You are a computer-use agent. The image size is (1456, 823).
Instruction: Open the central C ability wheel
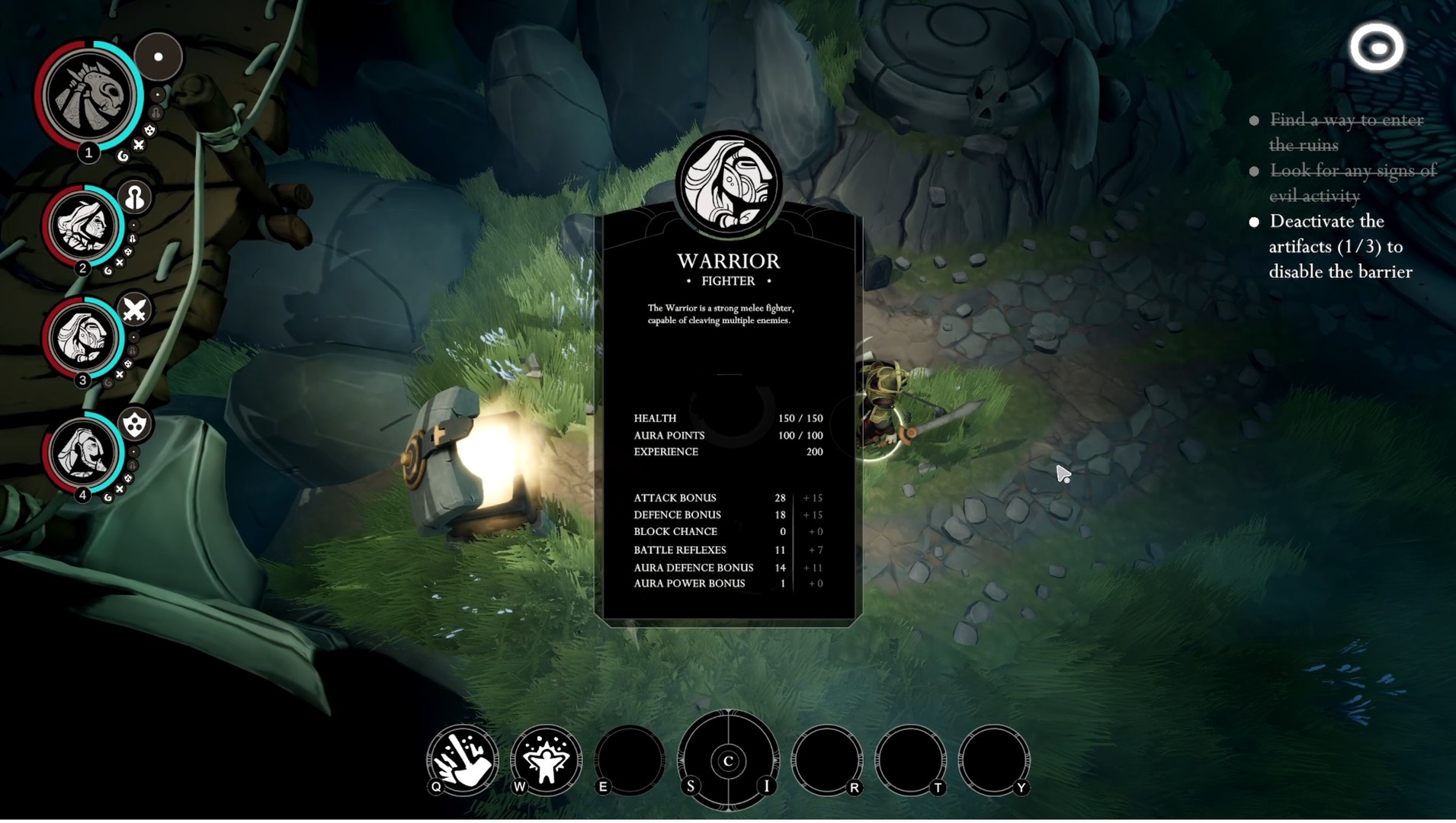click(x=729, y=761)
